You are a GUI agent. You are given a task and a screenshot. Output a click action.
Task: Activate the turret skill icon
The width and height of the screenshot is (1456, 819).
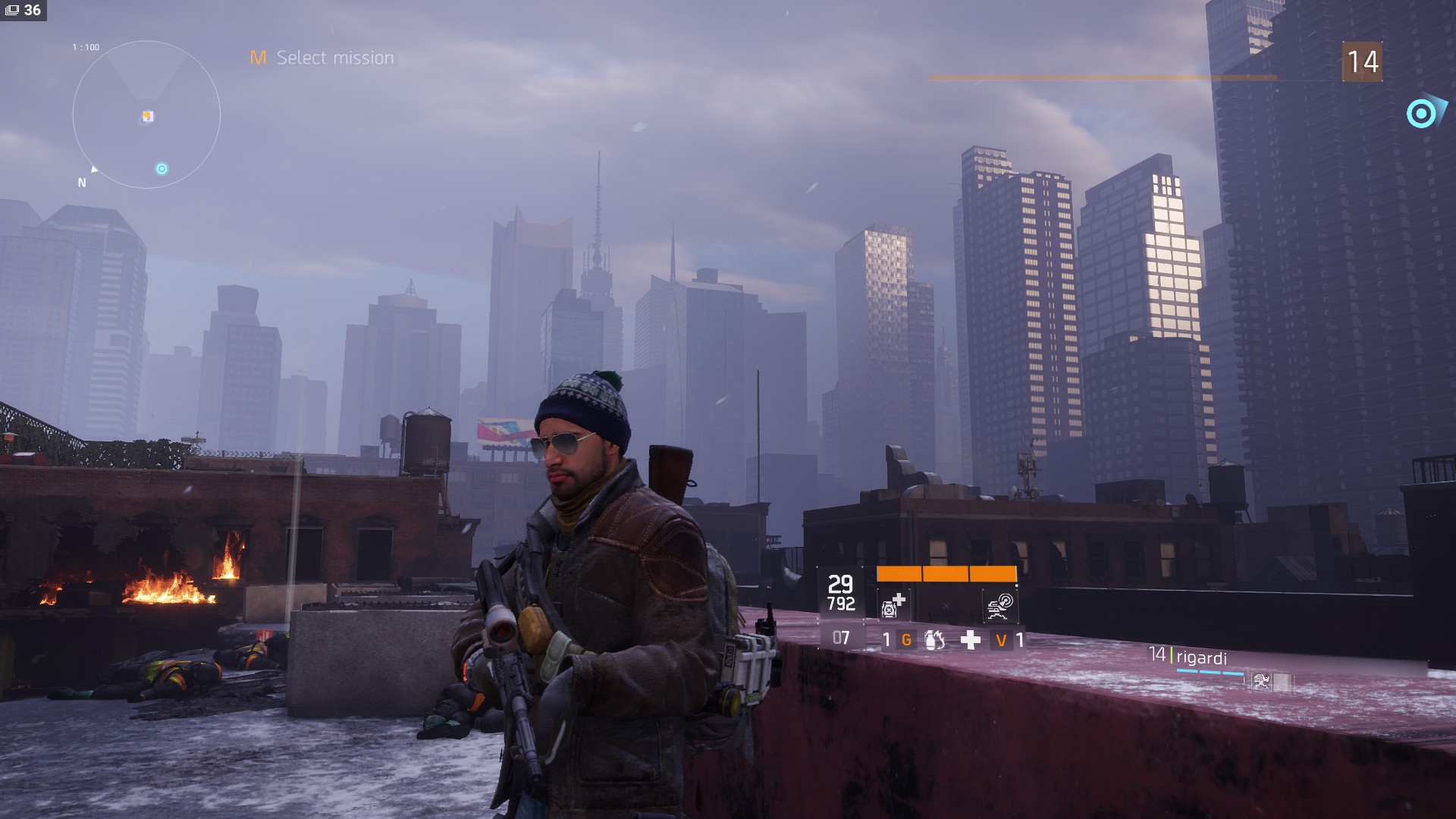1000,605
